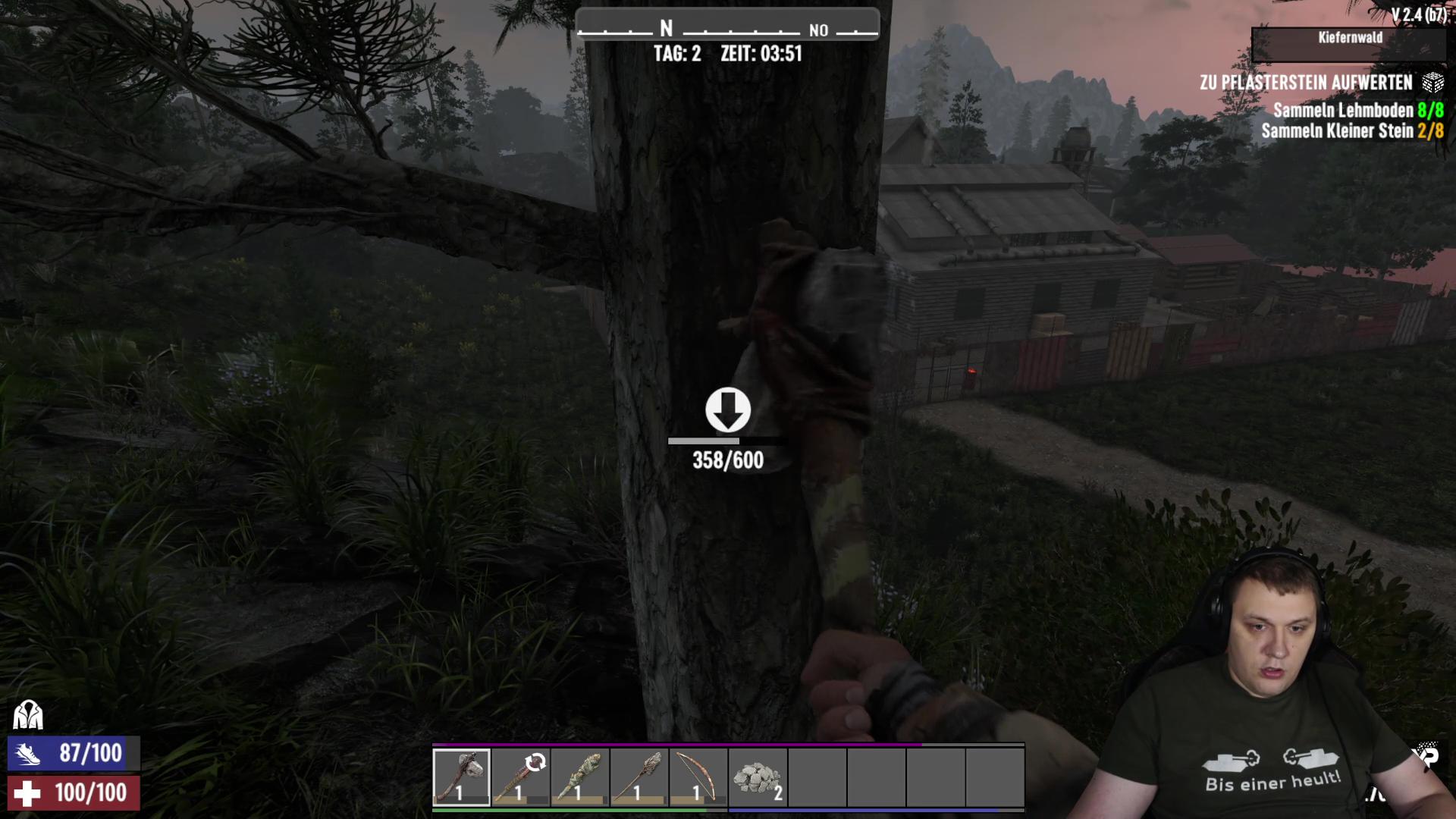This screenshot has width=1456, height=819.
Task: Click the jacket status effect icon
Action: coord(28,714)
